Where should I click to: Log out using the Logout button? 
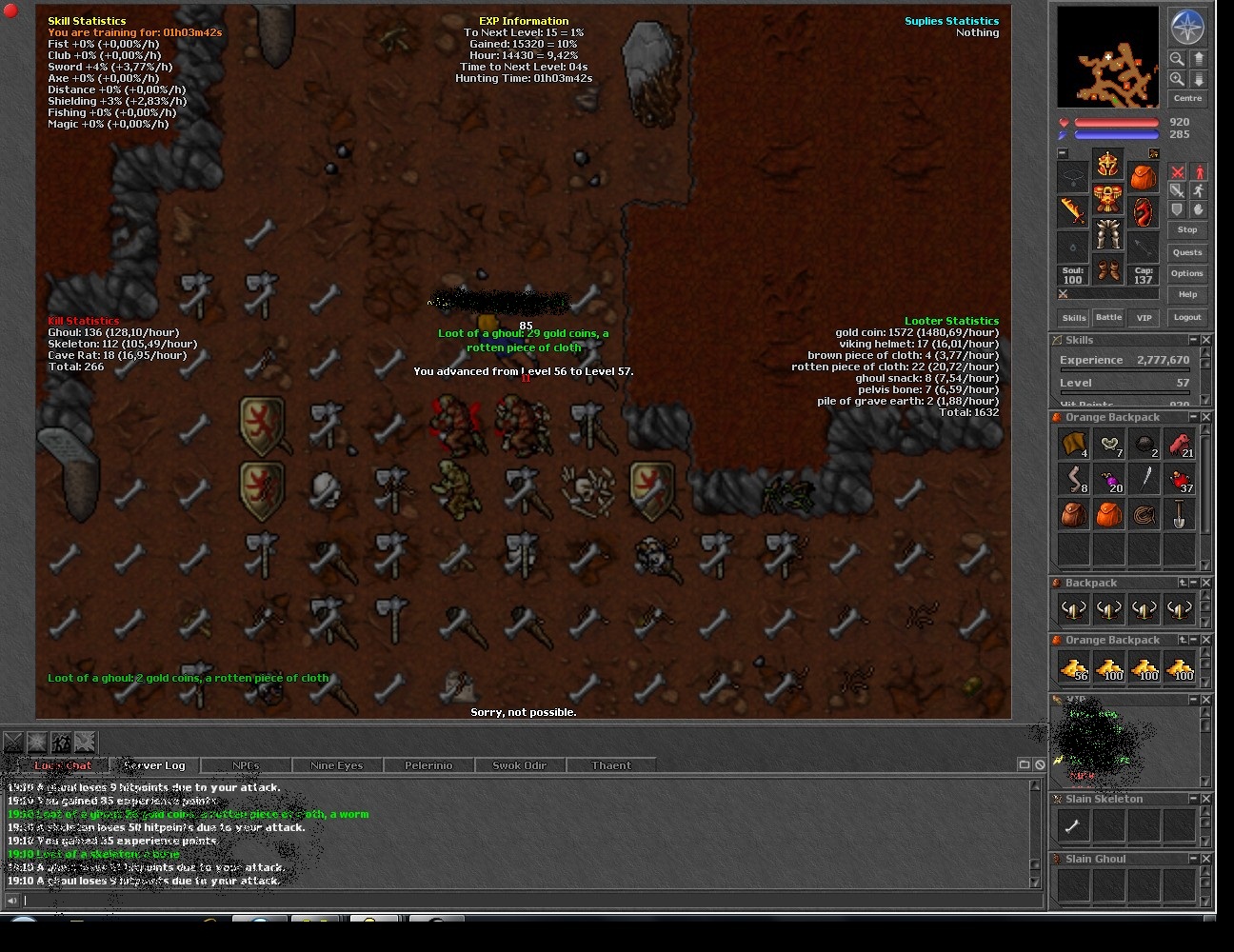(x=1187, y=317)
